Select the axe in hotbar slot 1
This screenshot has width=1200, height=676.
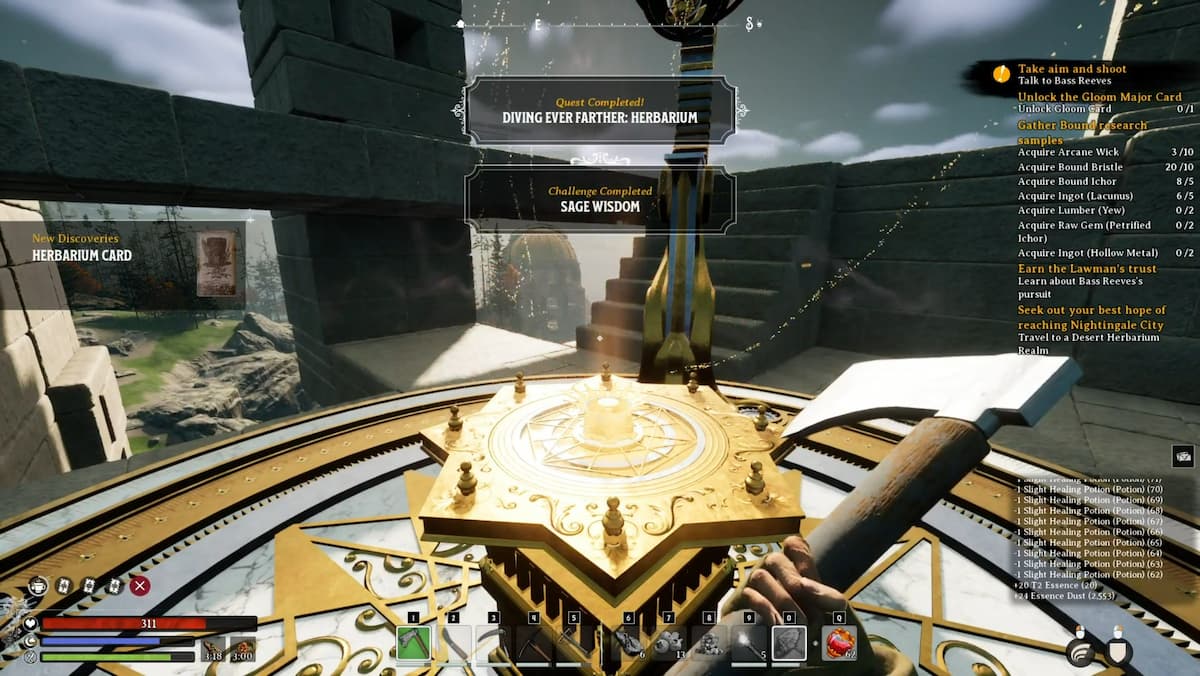413,642
